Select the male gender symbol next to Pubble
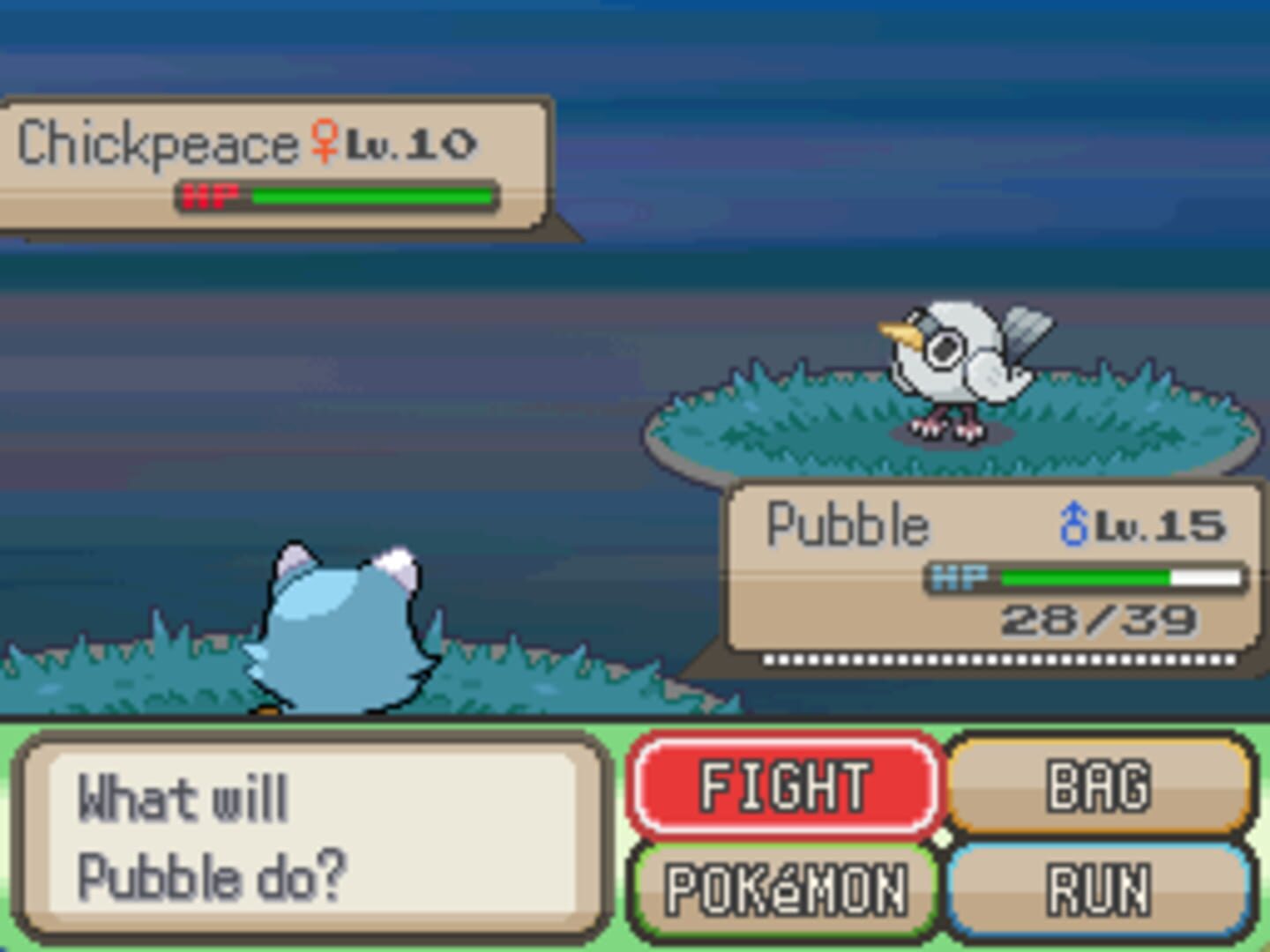 1074,523
